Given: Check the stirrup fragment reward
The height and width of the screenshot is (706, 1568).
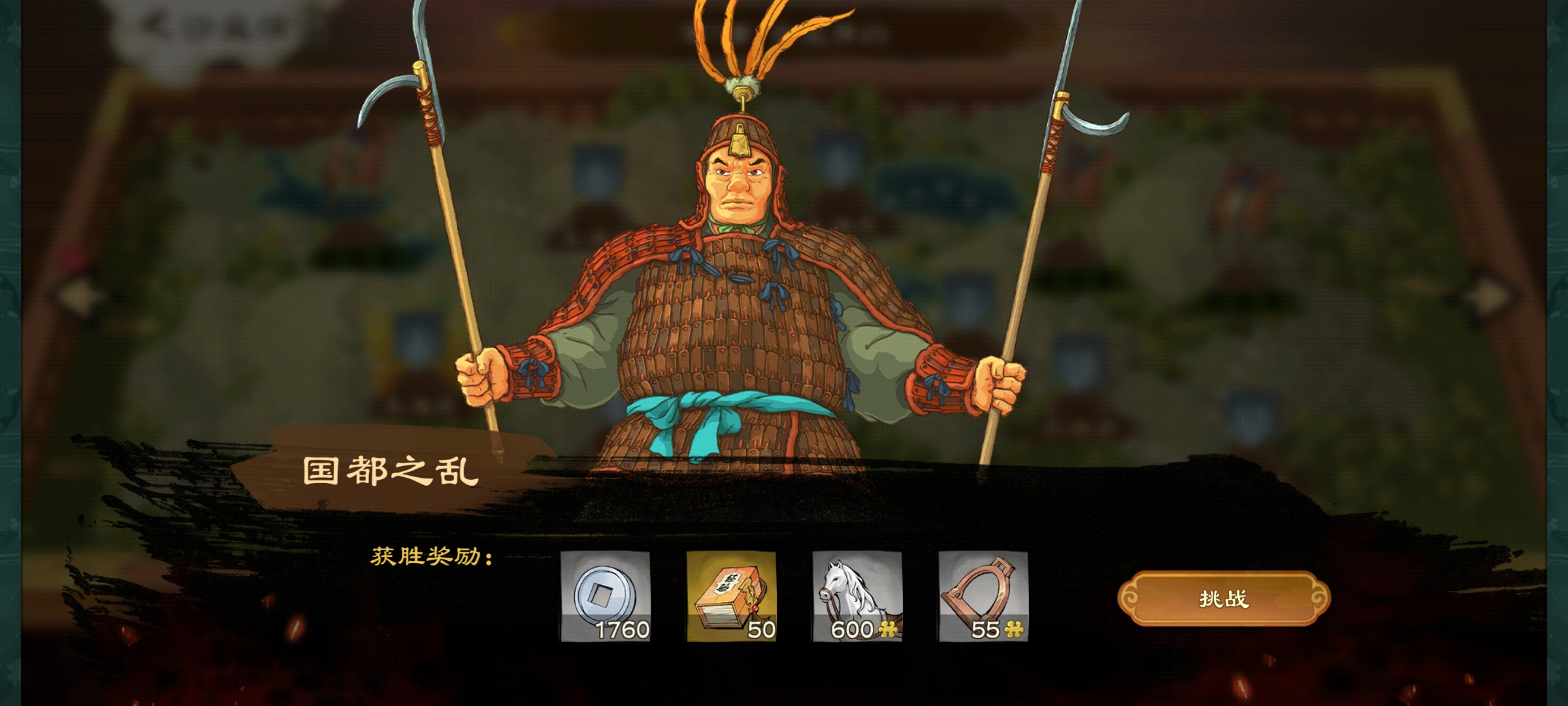Looking at the screenshot, I should [983, 596].
